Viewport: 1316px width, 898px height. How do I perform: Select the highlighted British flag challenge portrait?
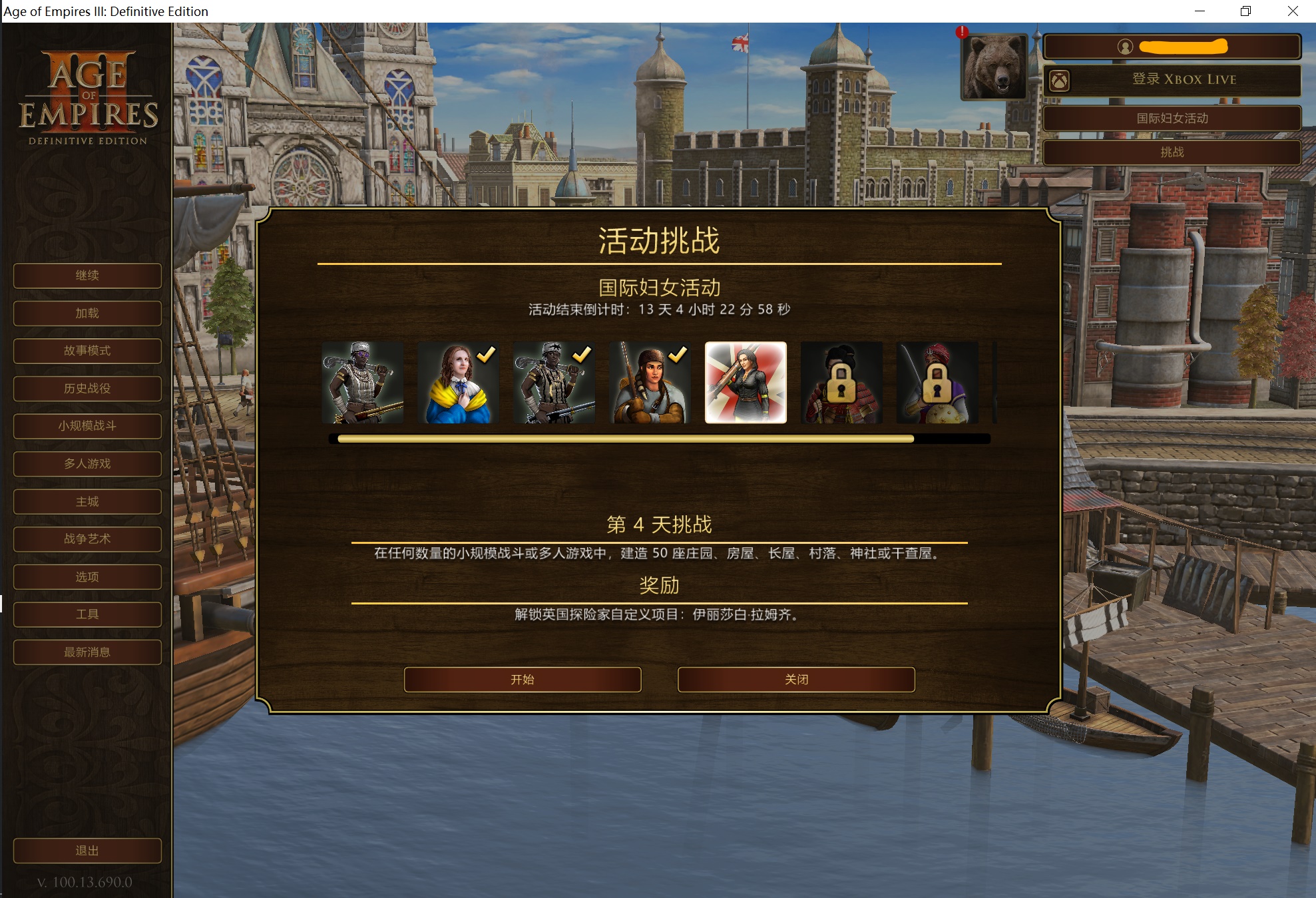click(746, 383)
